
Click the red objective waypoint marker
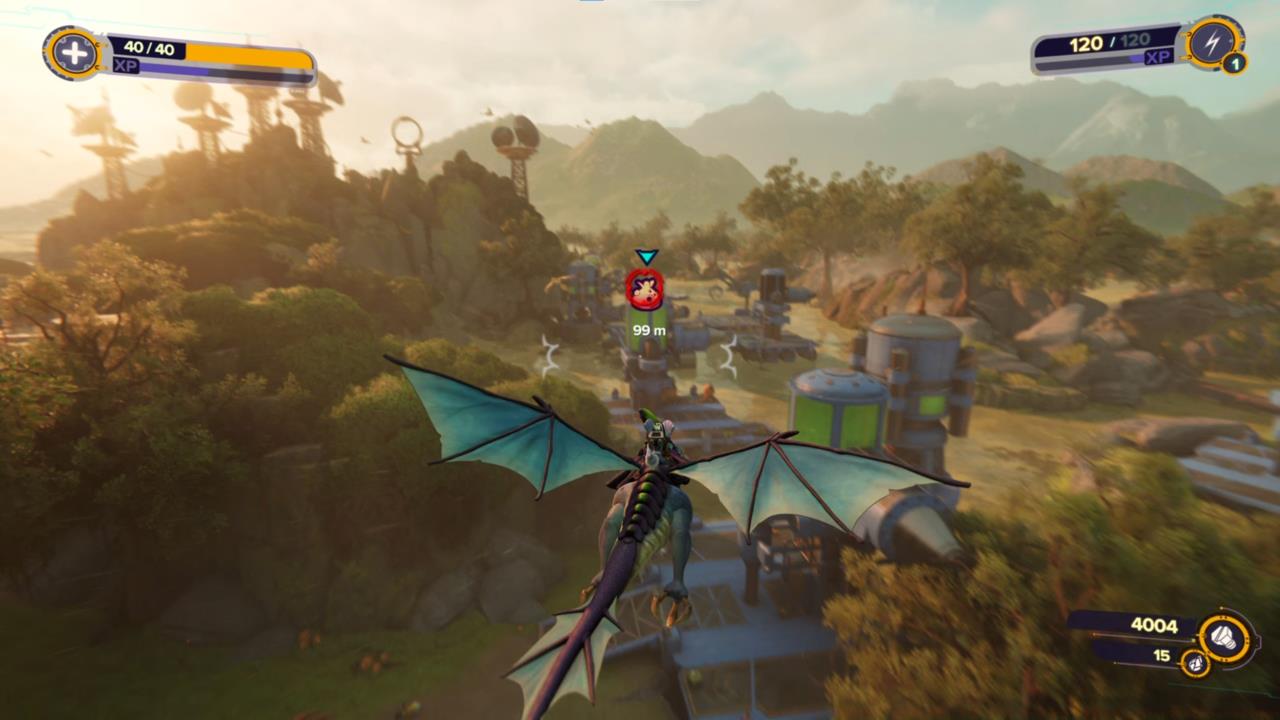click(645, 288)
